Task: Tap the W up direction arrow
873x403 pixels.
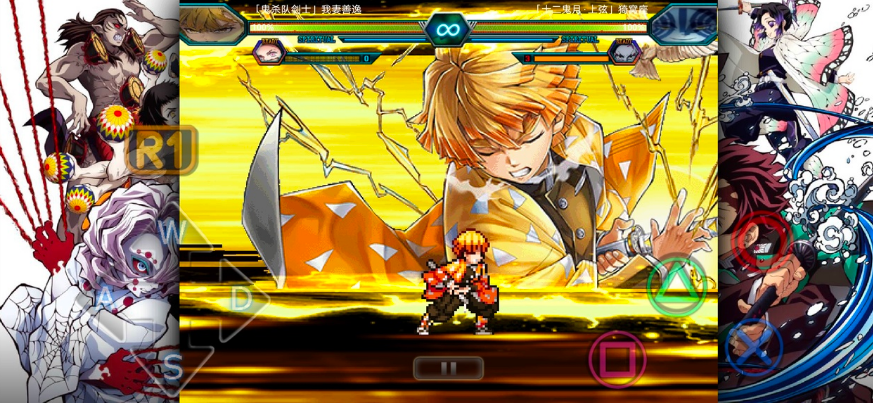Action: pos(172,232)
